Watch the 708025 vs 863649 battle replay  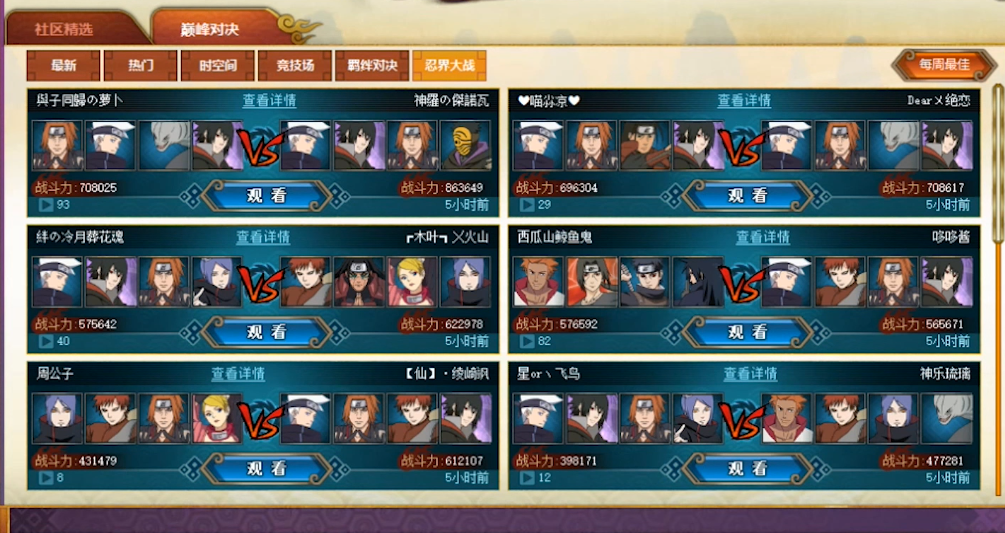pyautogui.click(x=266, y=196)
